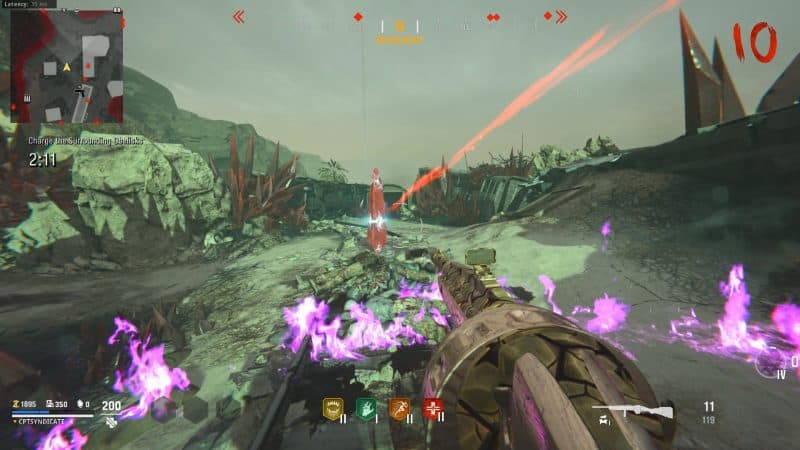Click the yellow objective marker on the compass
The image size is (800, 450).
click(x=400, y=27)
